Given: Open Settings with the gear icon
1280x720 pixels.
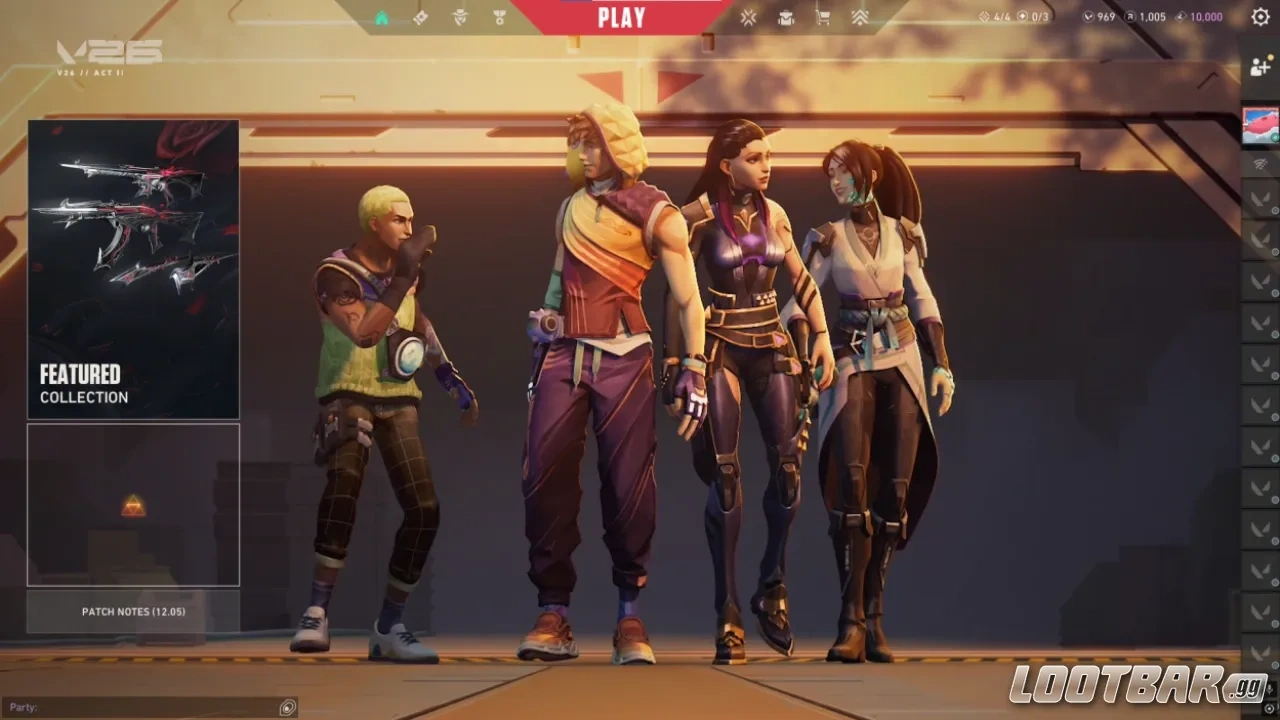Looking at the screenshot, I should (1260, 17).
